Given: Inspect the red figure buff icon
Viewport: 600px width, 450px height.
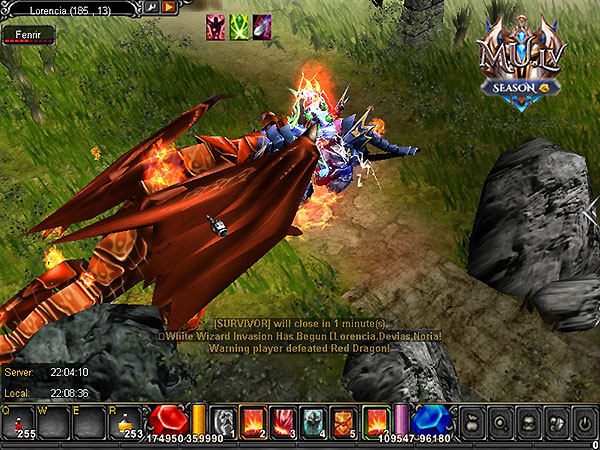Looking at the screenshot, I should (x=216, y=27).
